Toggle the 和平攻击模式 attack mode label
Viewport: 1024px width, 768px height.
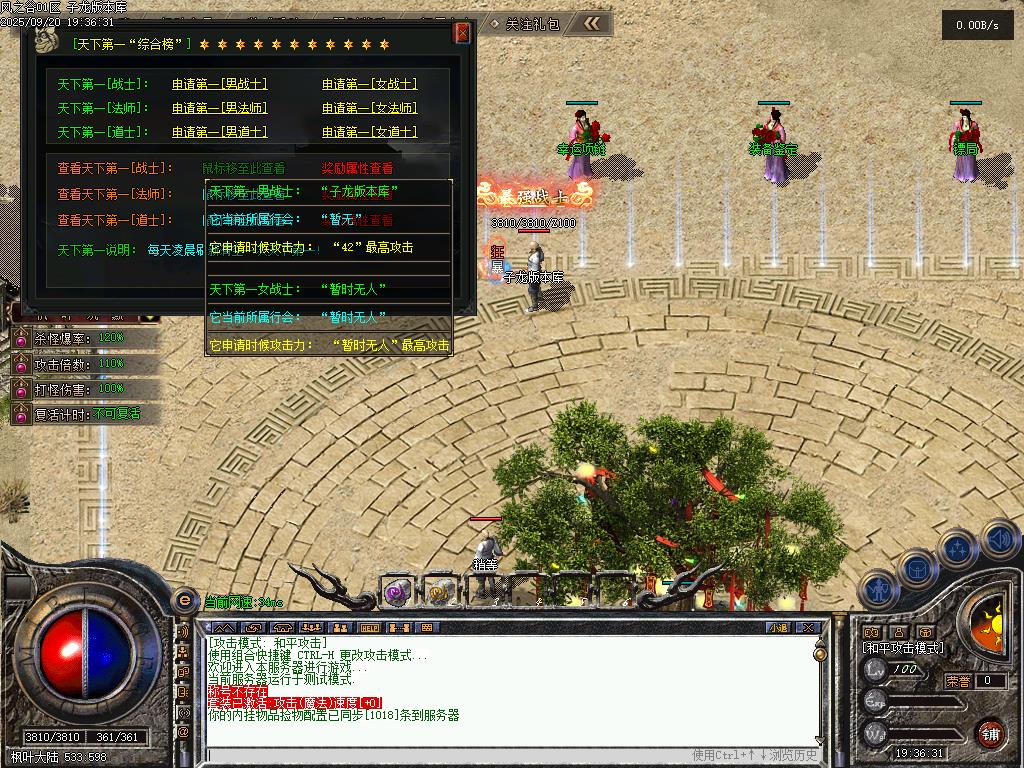[x=903, y=648]
